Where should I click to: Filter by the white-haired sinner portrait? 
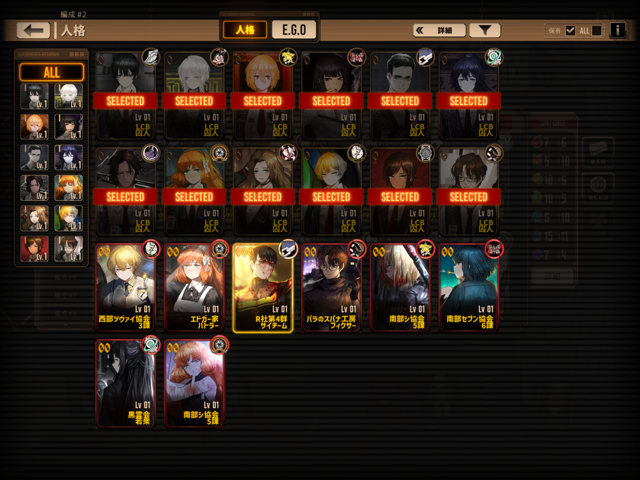click(68, 96)
